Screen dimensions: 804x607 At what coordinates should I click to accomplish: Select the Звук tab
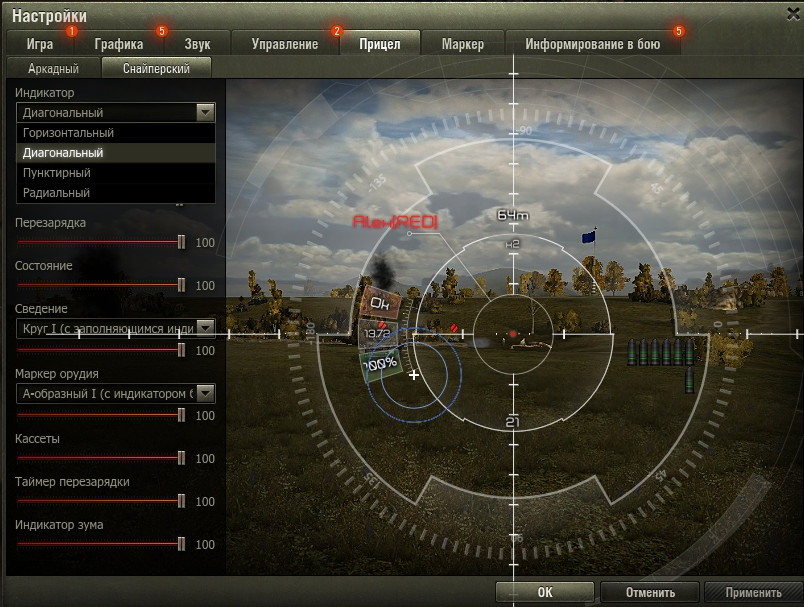coord(197,44)
